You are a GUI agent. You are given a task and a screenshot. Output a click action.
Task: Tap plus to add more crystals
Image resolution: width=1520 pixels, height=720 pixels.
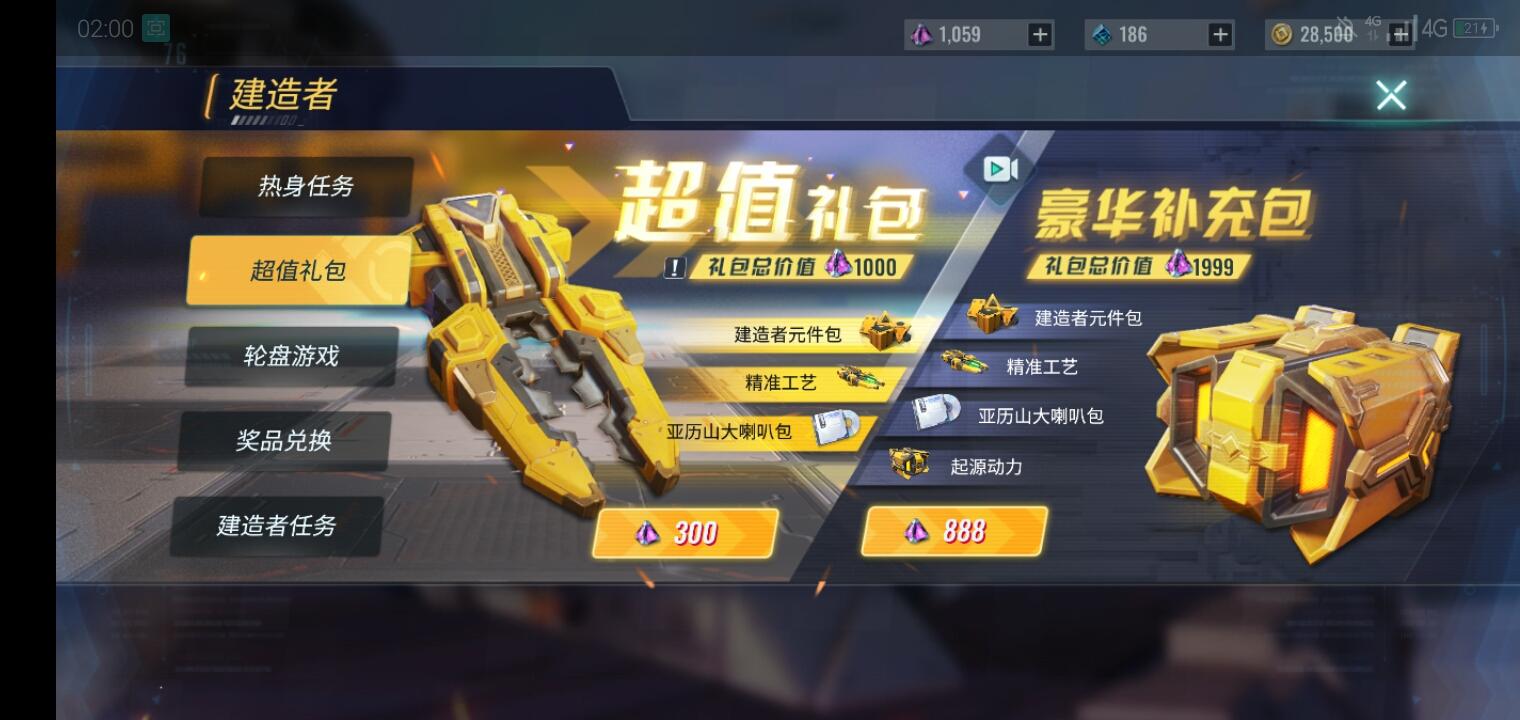pos(1039,34)
